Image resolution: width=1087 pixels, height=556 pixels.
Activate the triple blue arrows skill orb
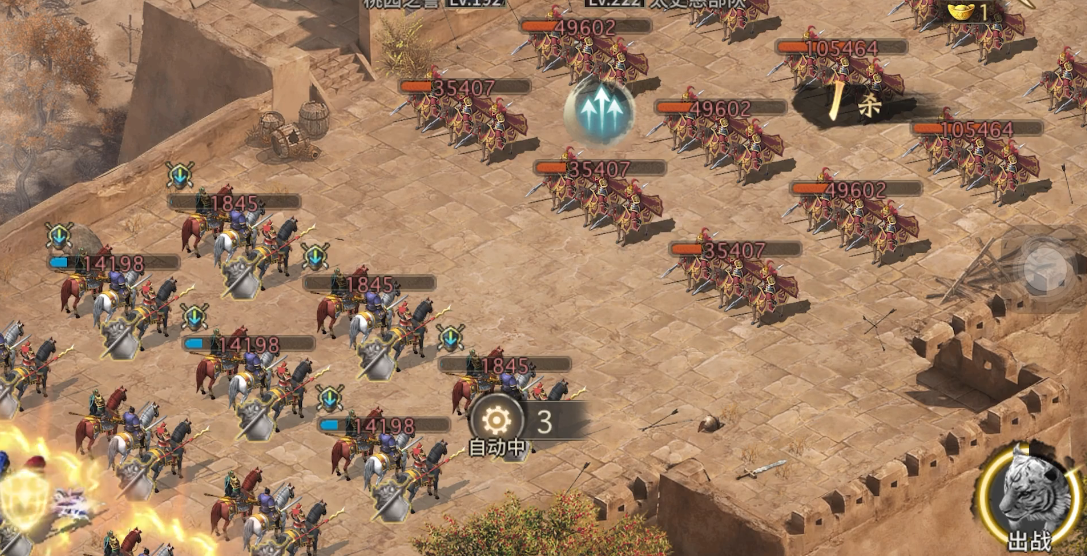point(599,112)
